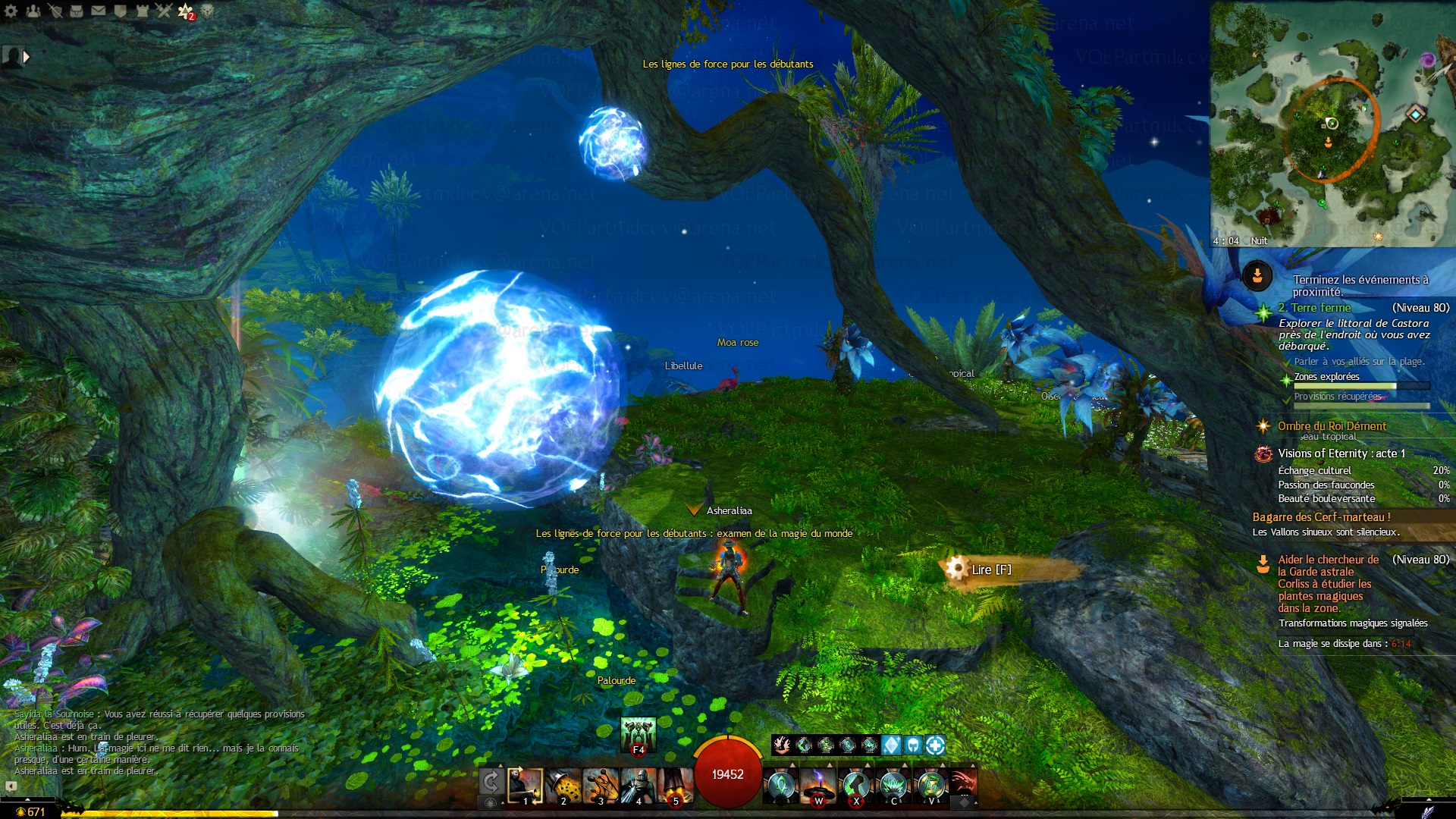Open the PvP crossed swords icon
Viewport: 1456px width, 819px height.
[x=164, y=11]
